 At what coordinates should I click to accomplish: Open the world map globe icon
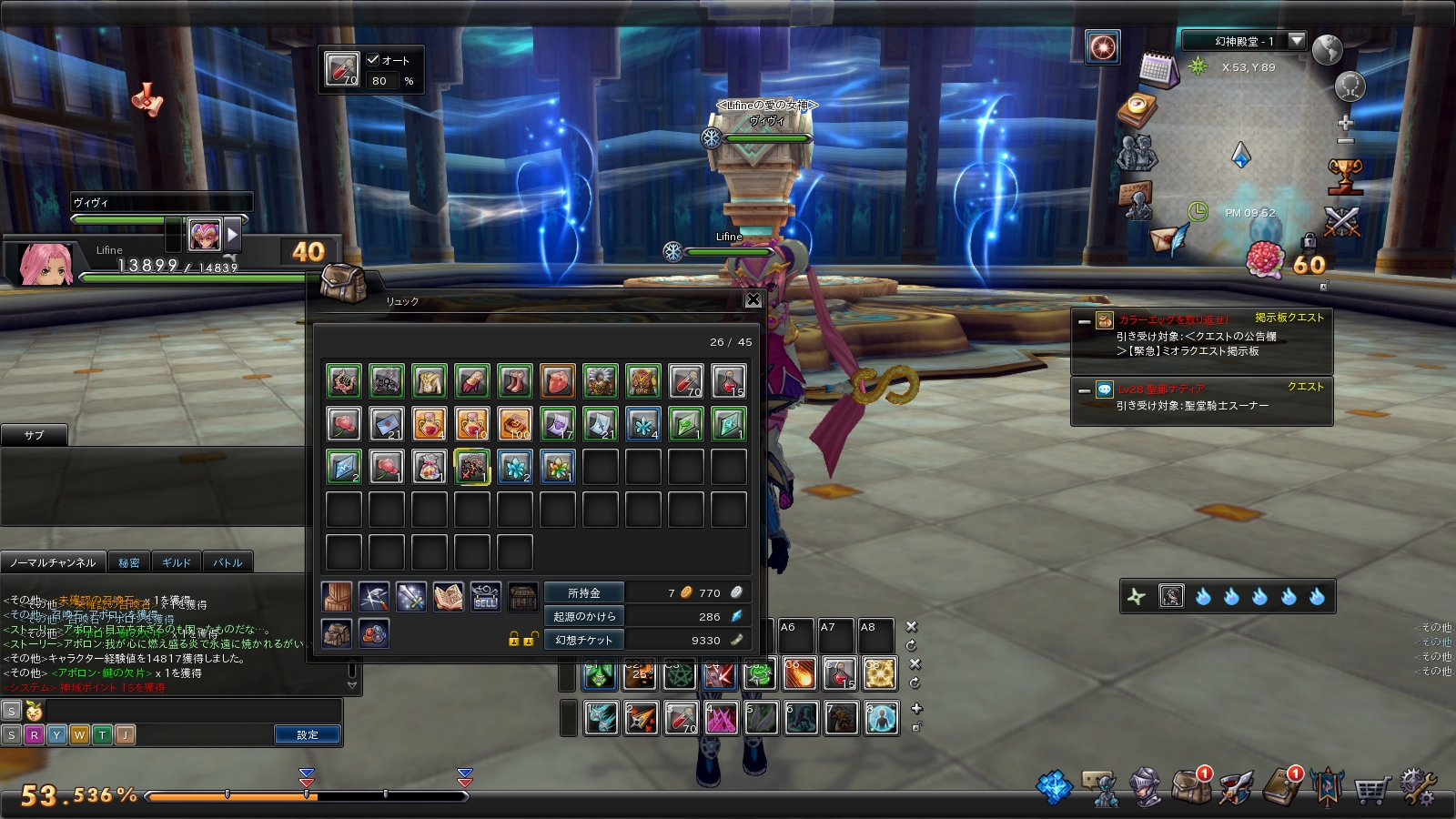pyautogui.click(x=1328, y=49)
